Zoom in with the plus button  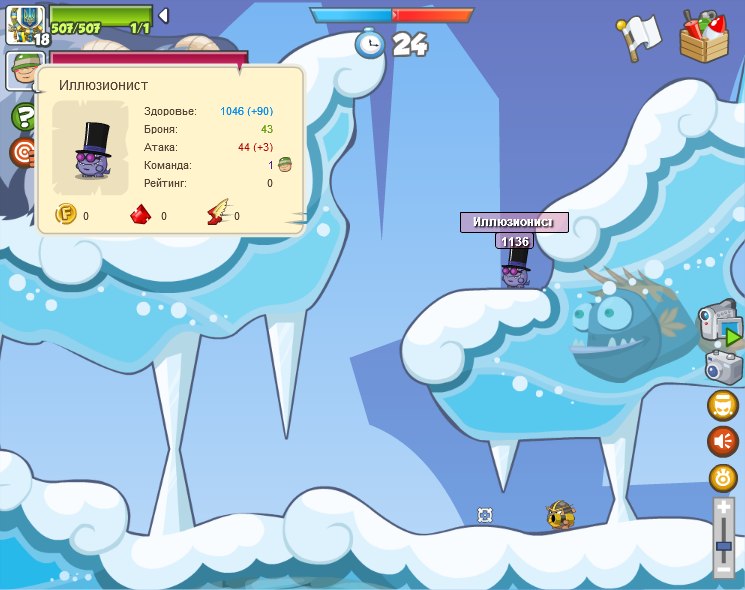coord(723,508)
